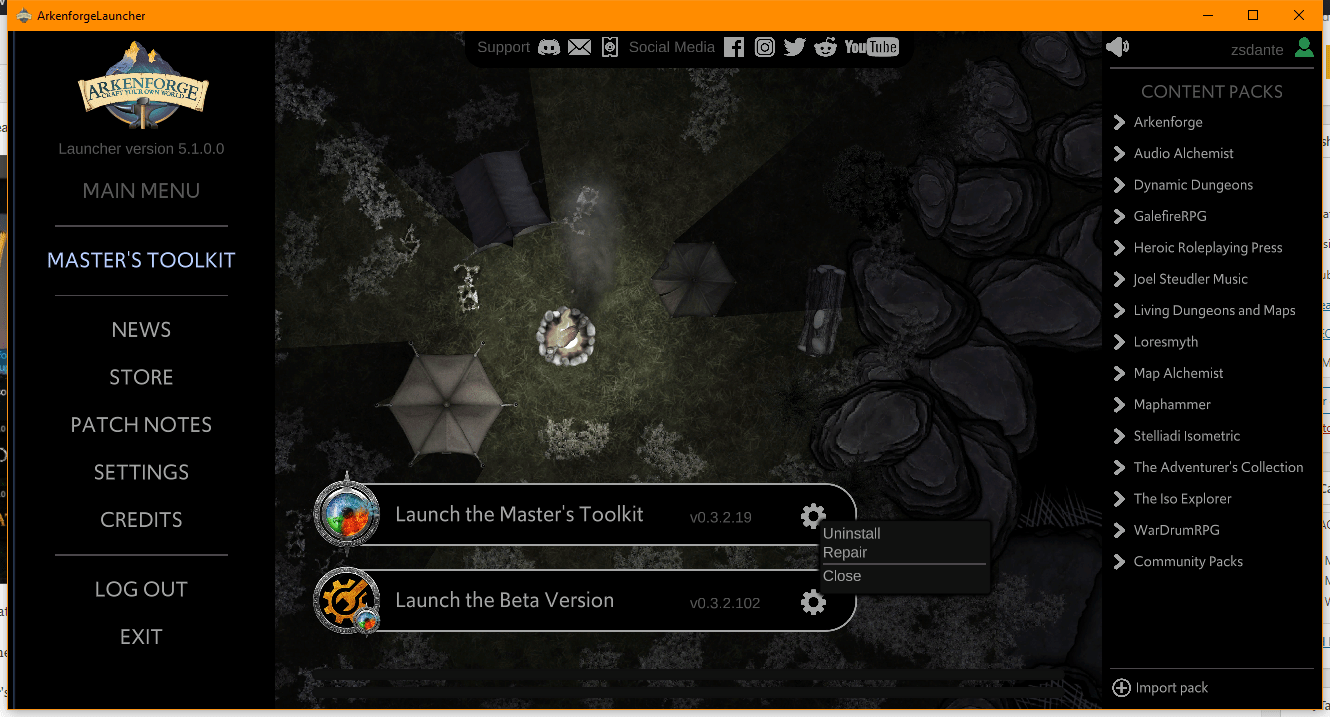Click Import pack button
Viewport: 1330px width, 717px height.
pos(1160,688)
